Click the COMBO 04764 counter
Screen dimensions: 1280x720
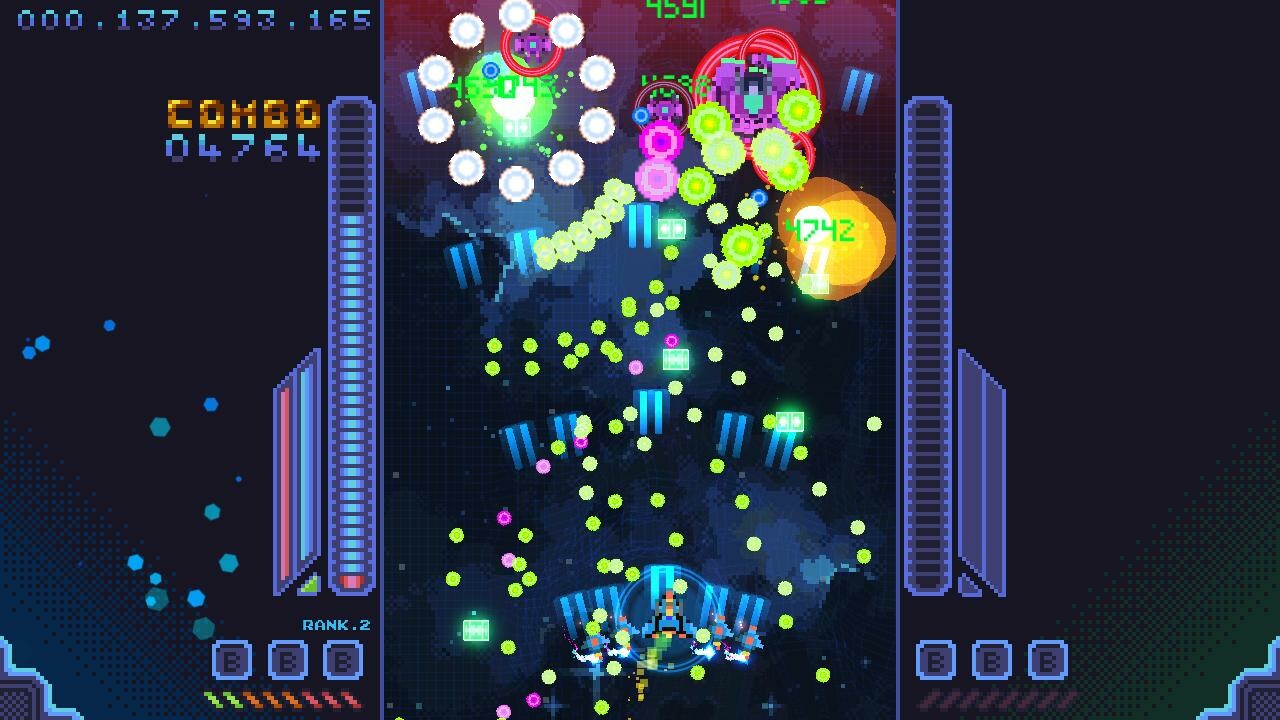click(x=246, y=128)
